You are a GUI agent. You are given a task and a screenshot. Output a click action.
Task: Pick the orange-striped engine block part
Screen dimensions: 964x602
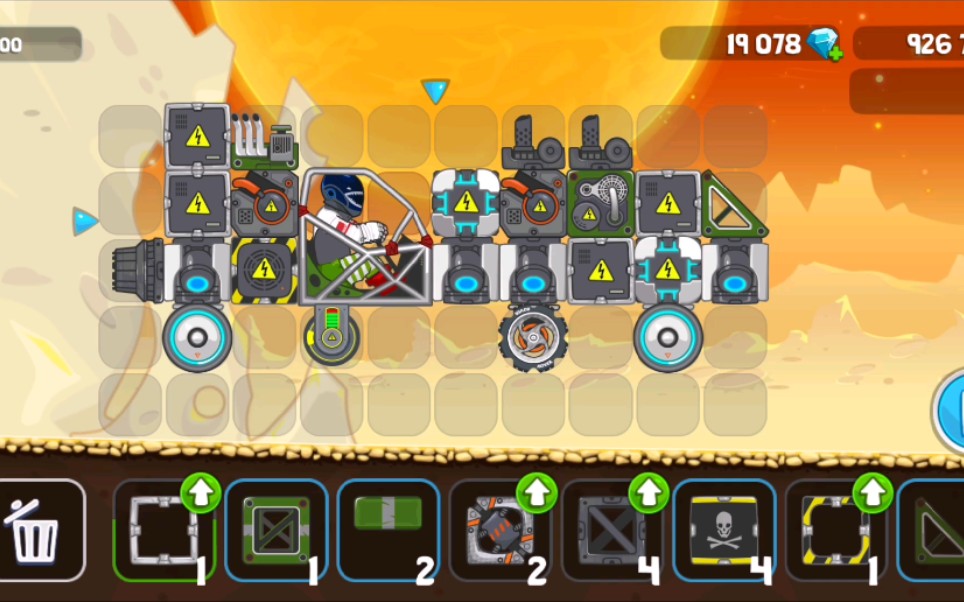[498, 530]
